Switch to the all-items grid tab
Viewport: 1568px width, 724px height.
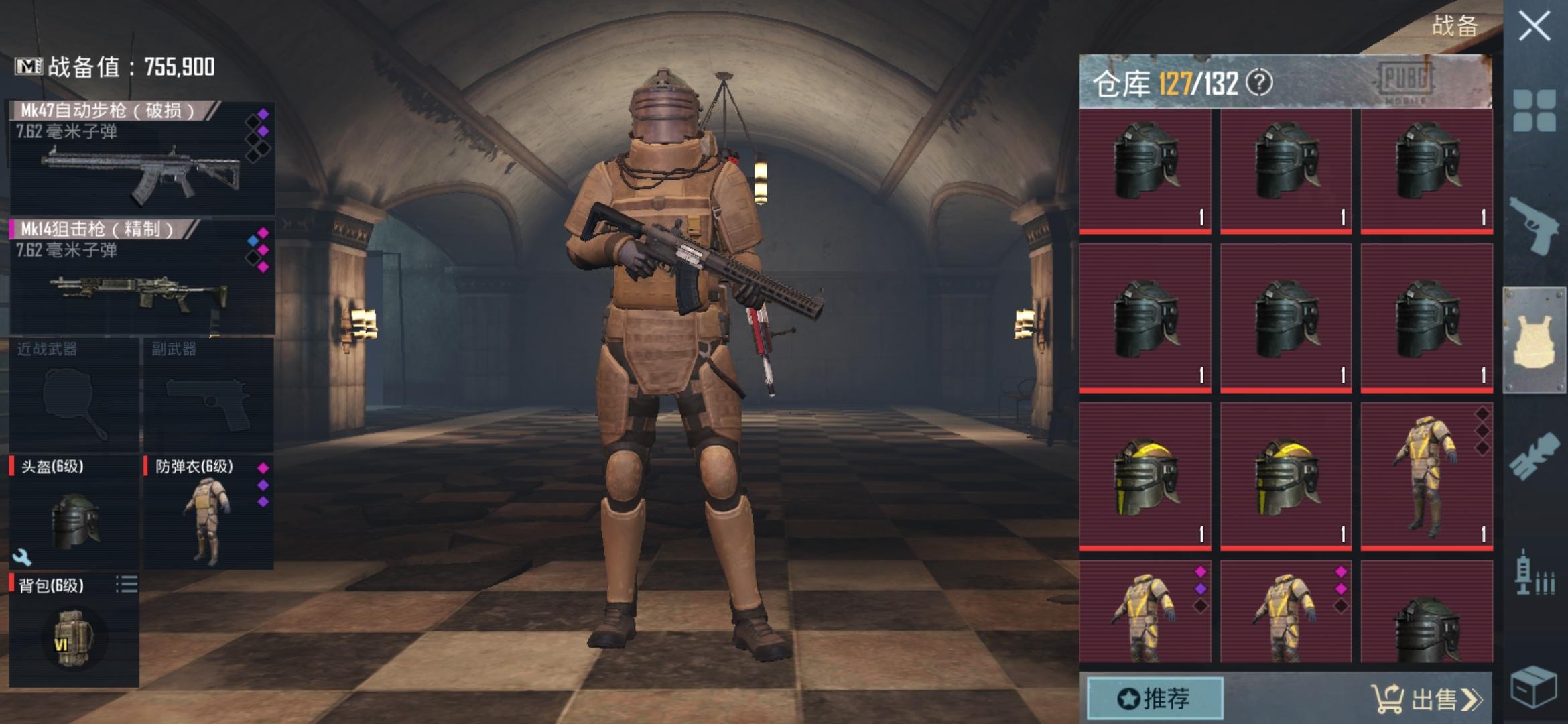pos(1534,111)
